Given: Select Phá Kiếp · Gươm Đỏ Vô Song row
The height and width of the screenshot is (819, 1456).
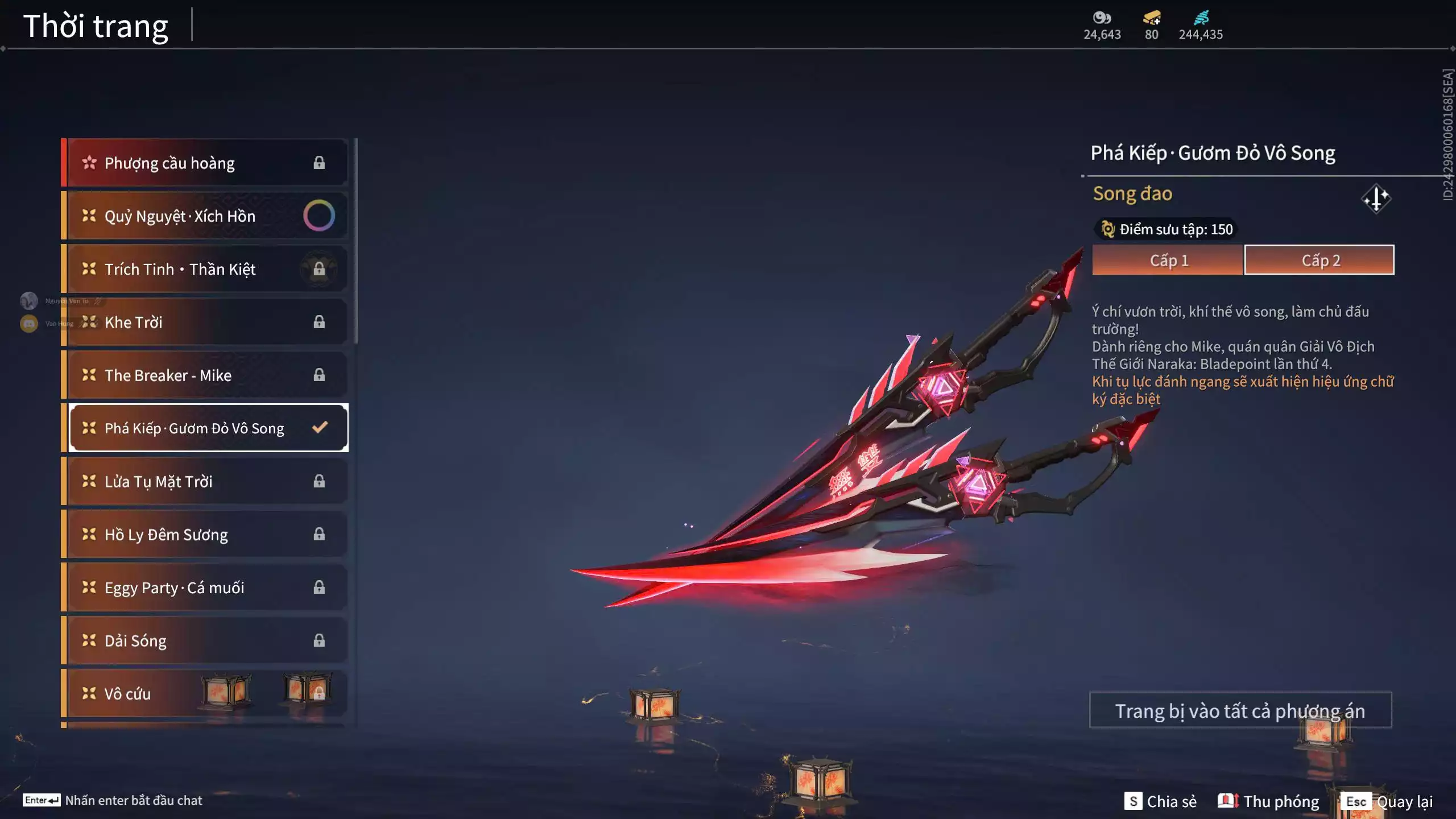Looking at the screenshot, I should (x=205, y=428).
